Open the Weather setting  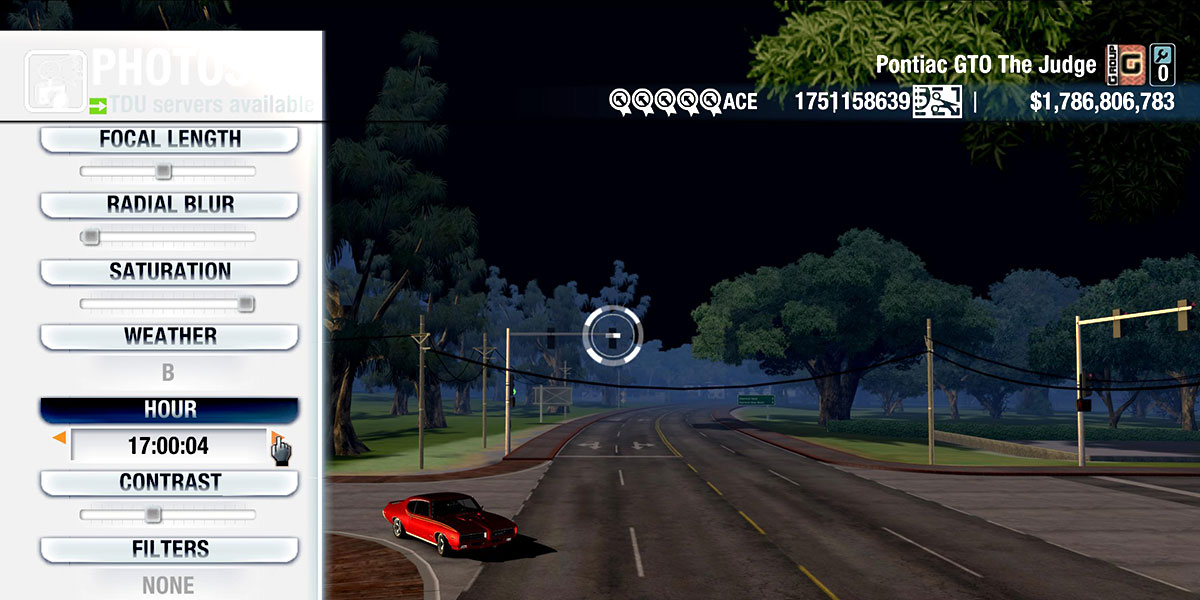tap(169, 336)
